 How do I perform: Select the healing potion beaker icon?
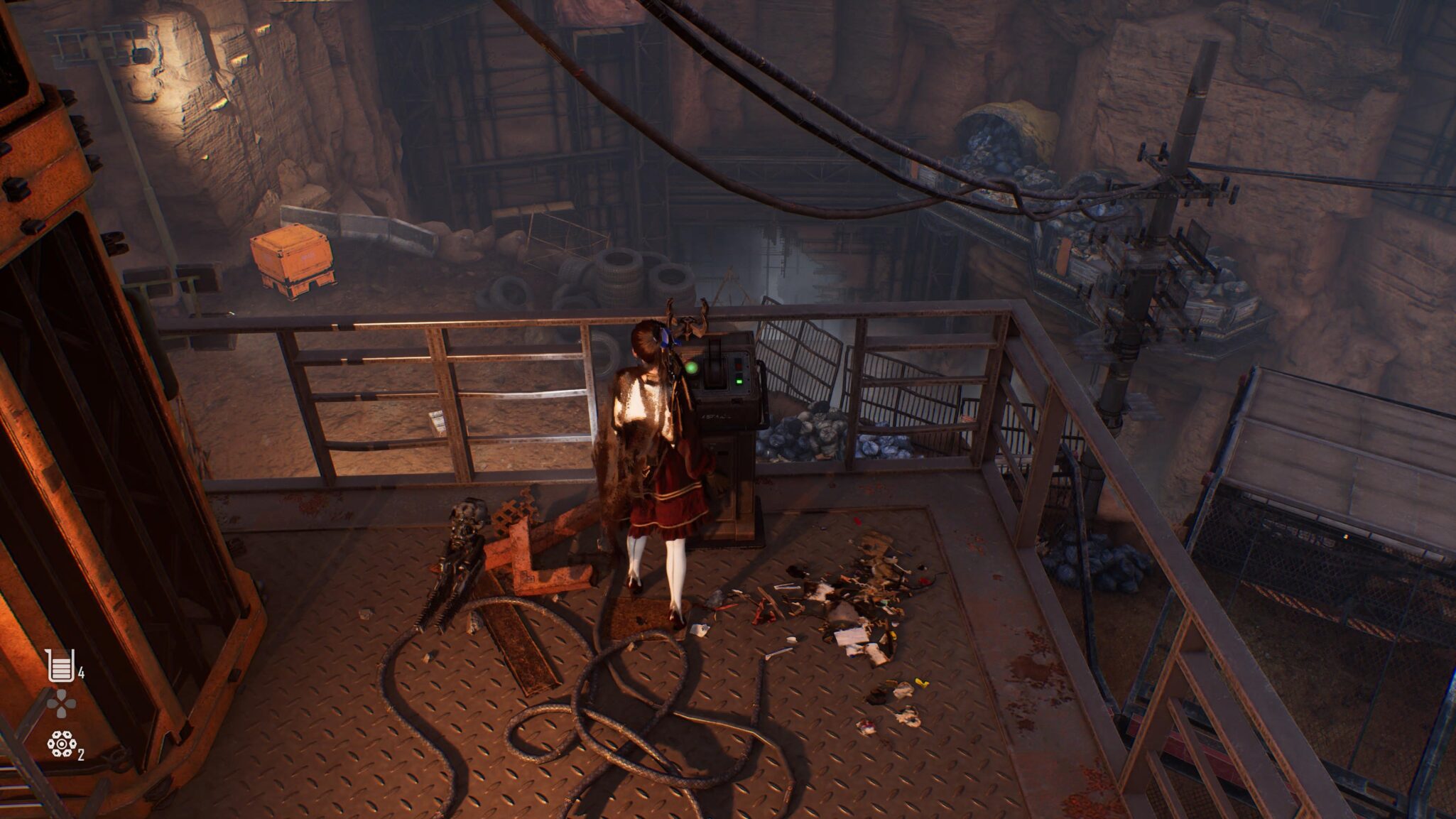pyautogui.click(x=60, y=666)
